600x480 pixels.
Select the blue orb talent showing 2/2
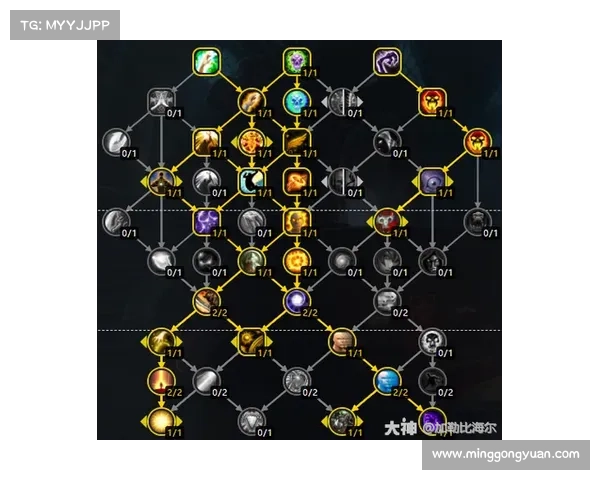click(x=387, y=380)
